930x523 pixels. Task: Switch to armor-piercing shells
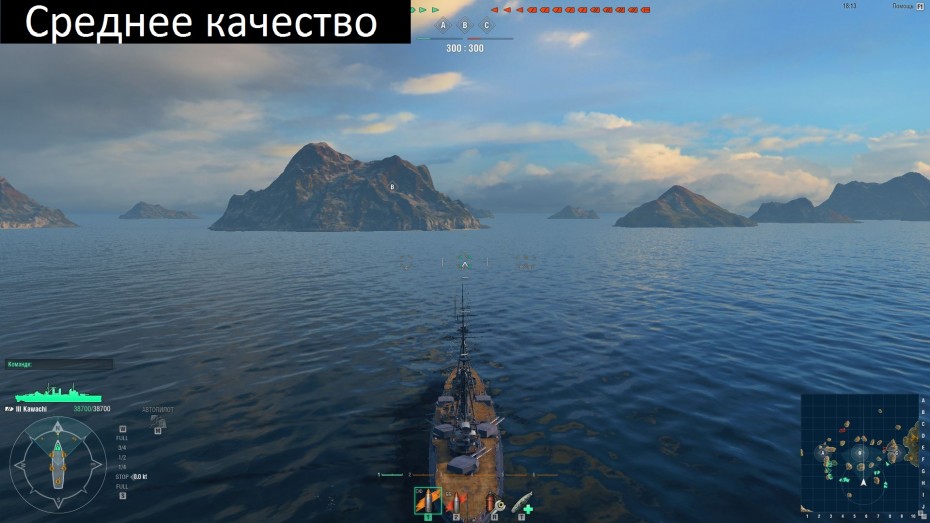456,501
